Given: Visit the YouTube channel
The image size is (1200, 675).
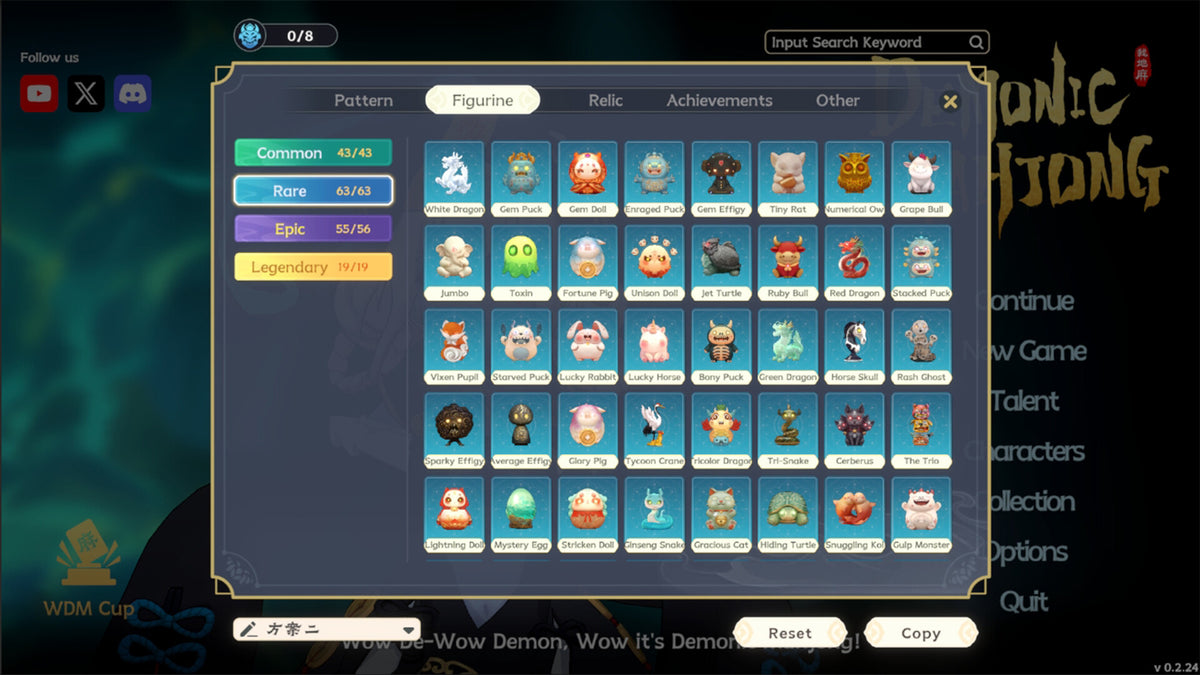Looking at the screenshot, I should [39, 94].
